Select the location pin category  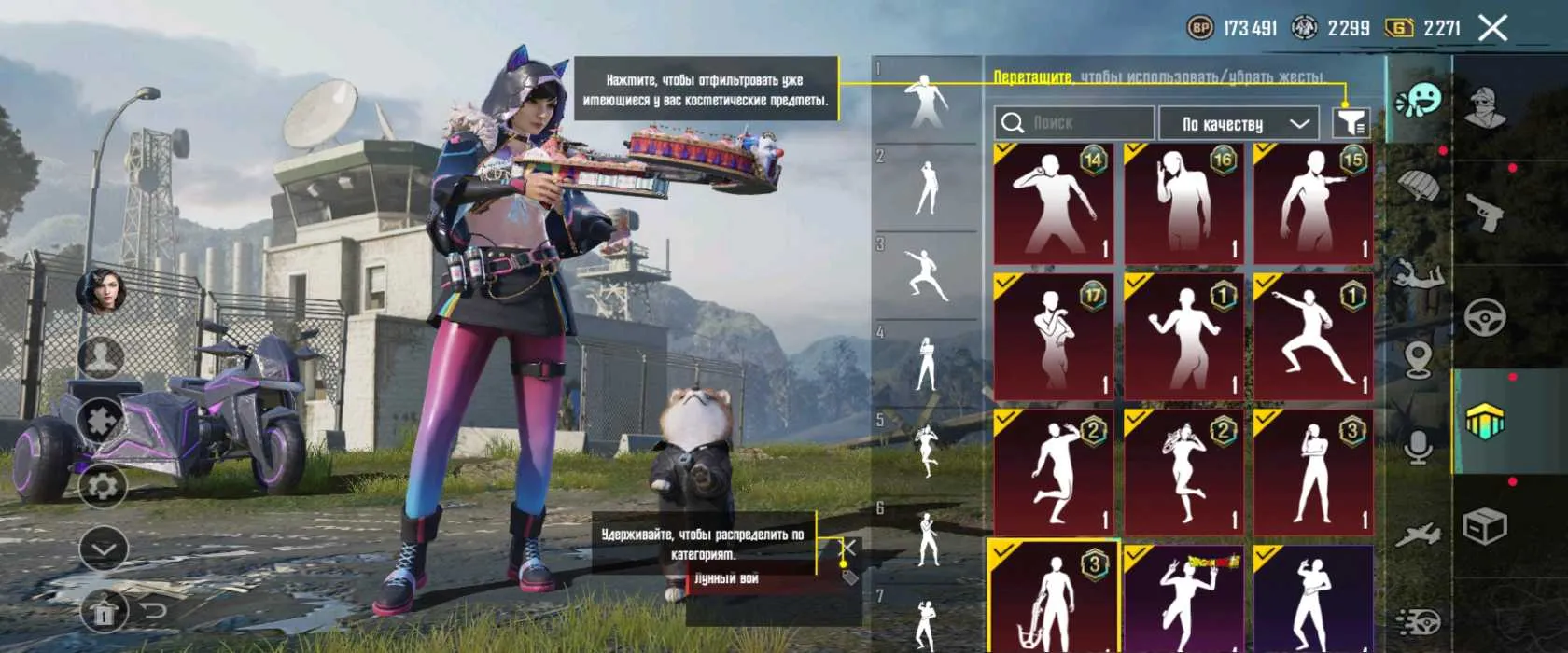[x=1419, y=357]
